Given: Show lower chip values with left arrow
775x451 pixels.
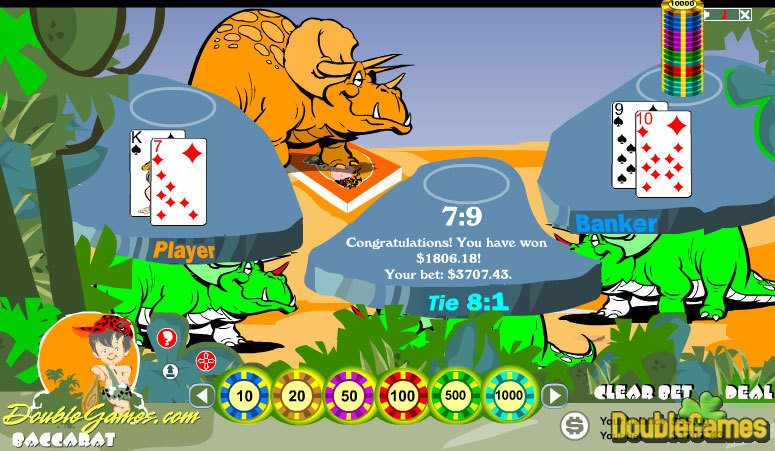Looking at the screenshot, I should [x=202, y=396].
